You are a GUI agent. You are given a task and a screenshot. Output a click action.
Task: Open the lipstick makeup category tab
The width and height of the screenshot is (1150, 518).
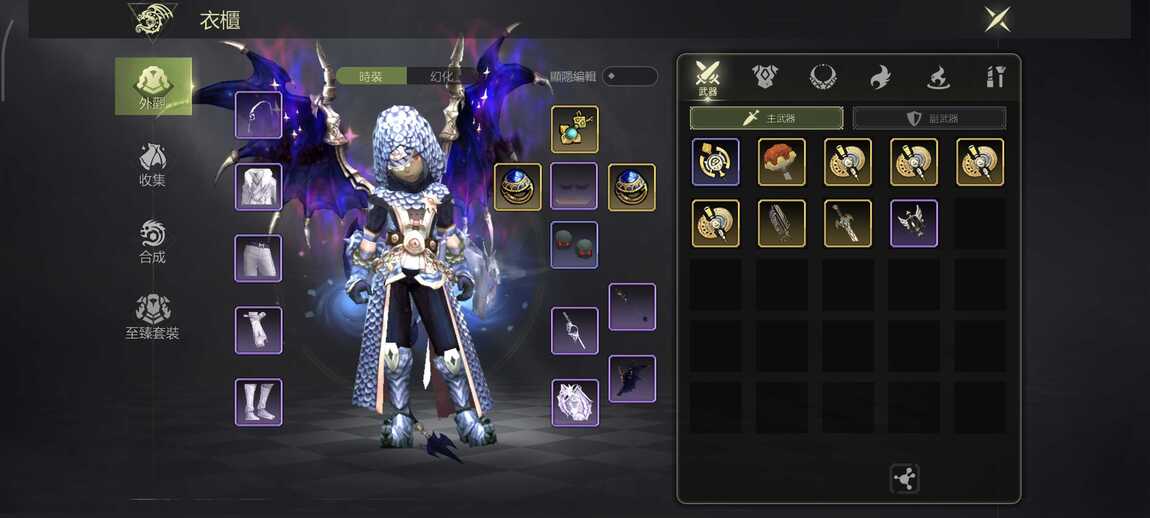pos(995,76)
